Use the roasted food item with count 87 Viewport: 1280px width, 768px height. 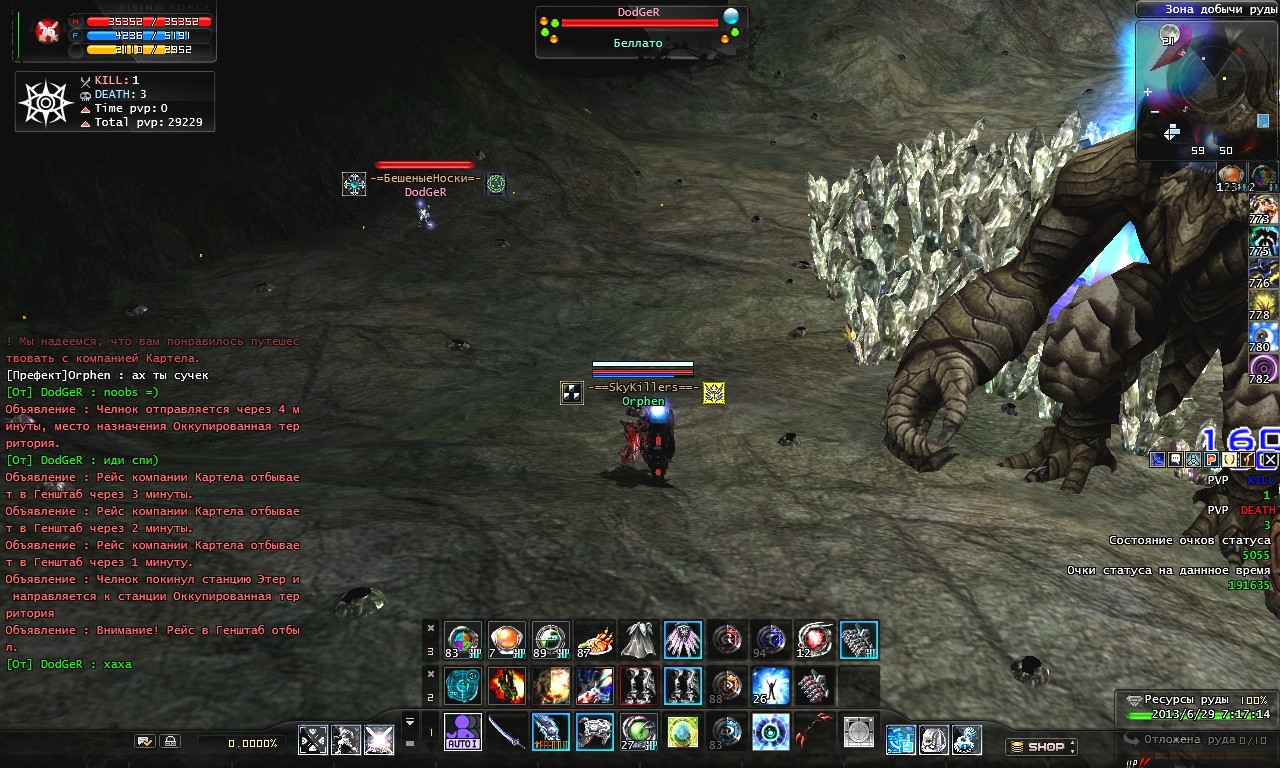pos(595,641)
